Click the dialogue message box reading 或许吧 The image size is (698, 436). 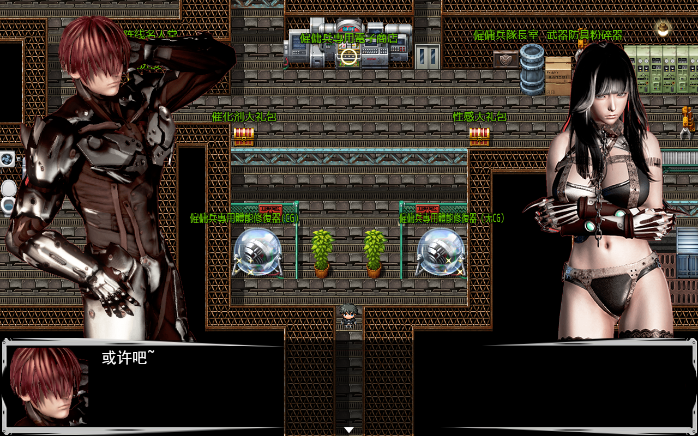[x=349, y=386]
